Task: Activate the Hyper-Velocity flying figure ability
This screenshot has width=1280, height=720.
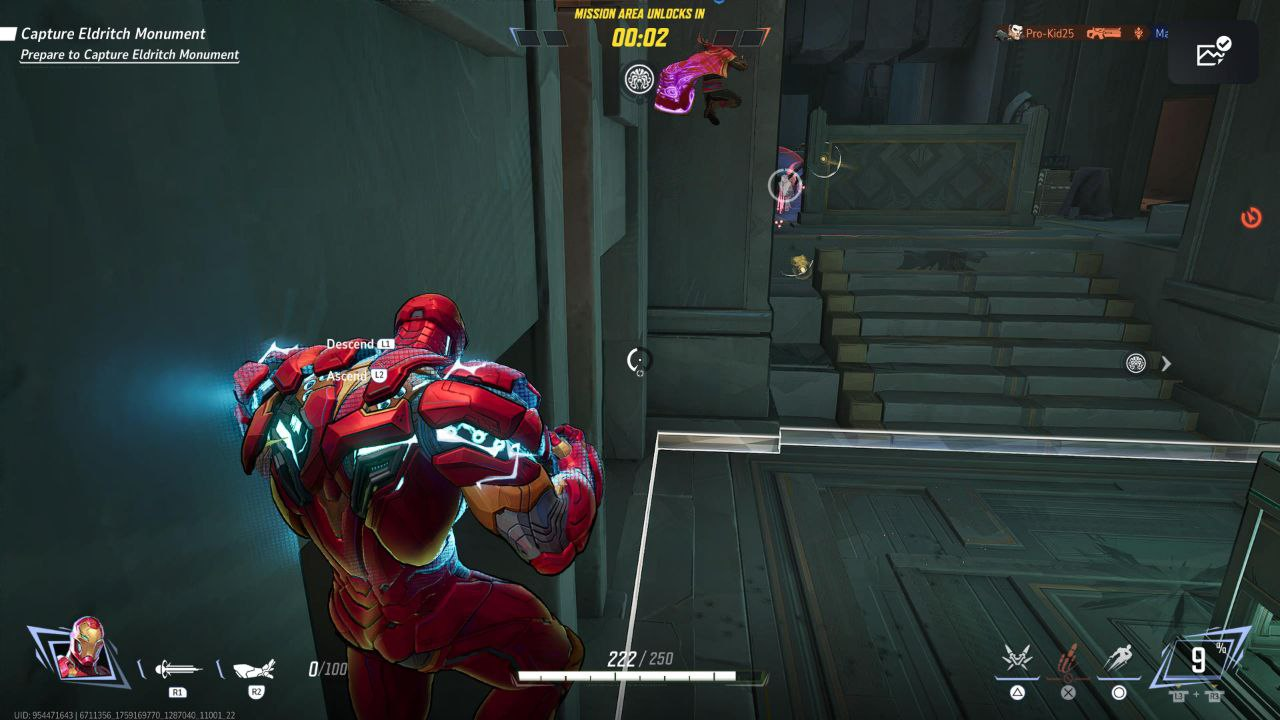Action: pos(1119,660)
